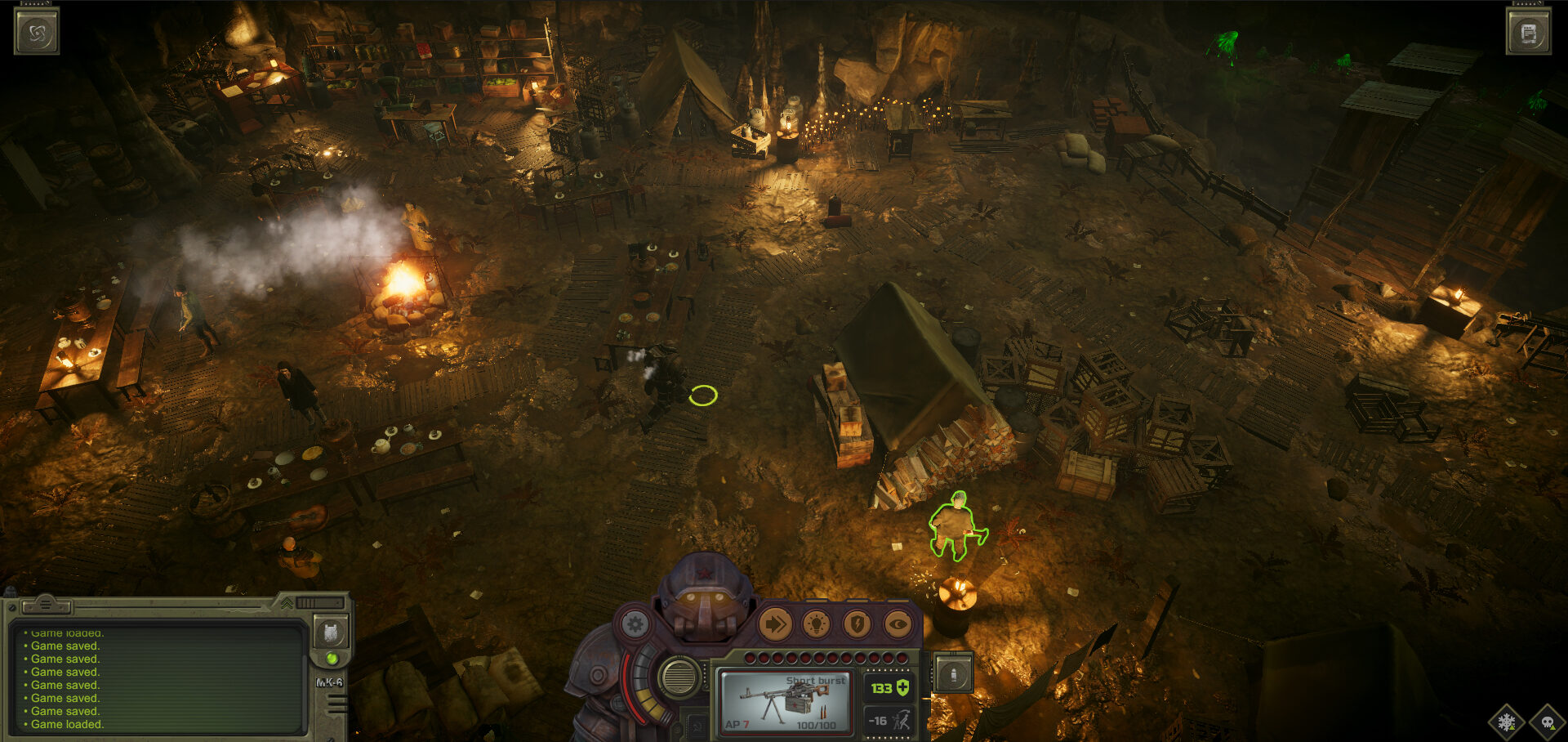This screenshot has width=1568, height=742.
Task: Click the green lamp on the log panel
Action: pos(332,658)
